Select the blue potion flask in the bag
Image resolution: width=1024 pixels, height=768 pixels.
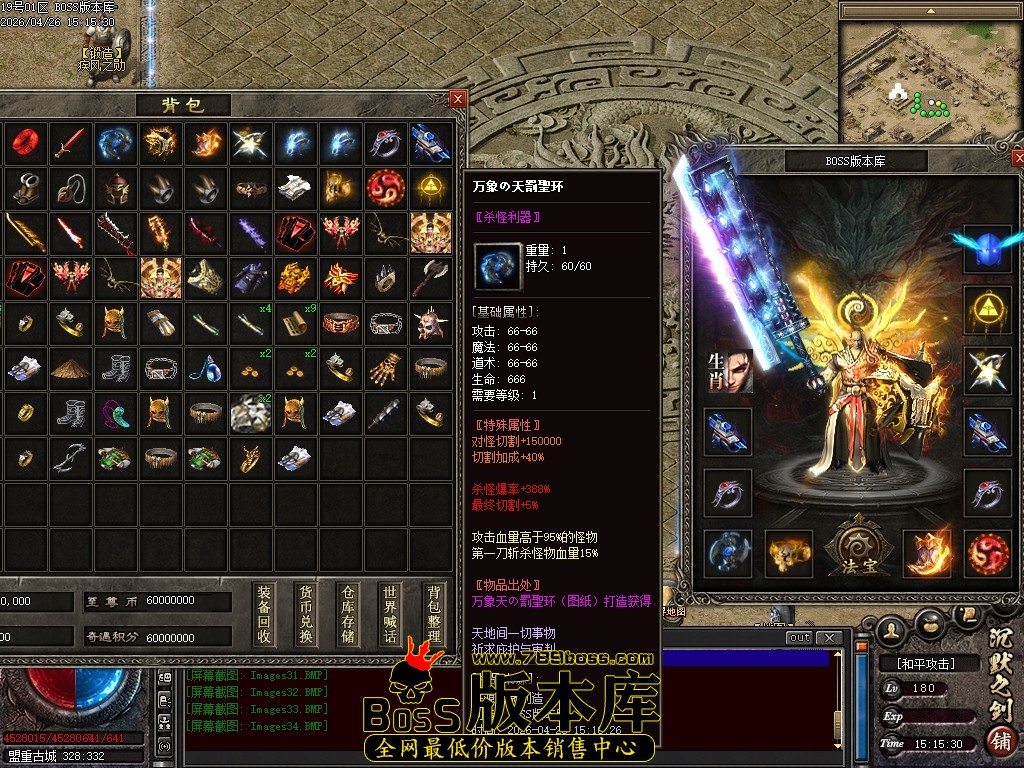point(204,368)
